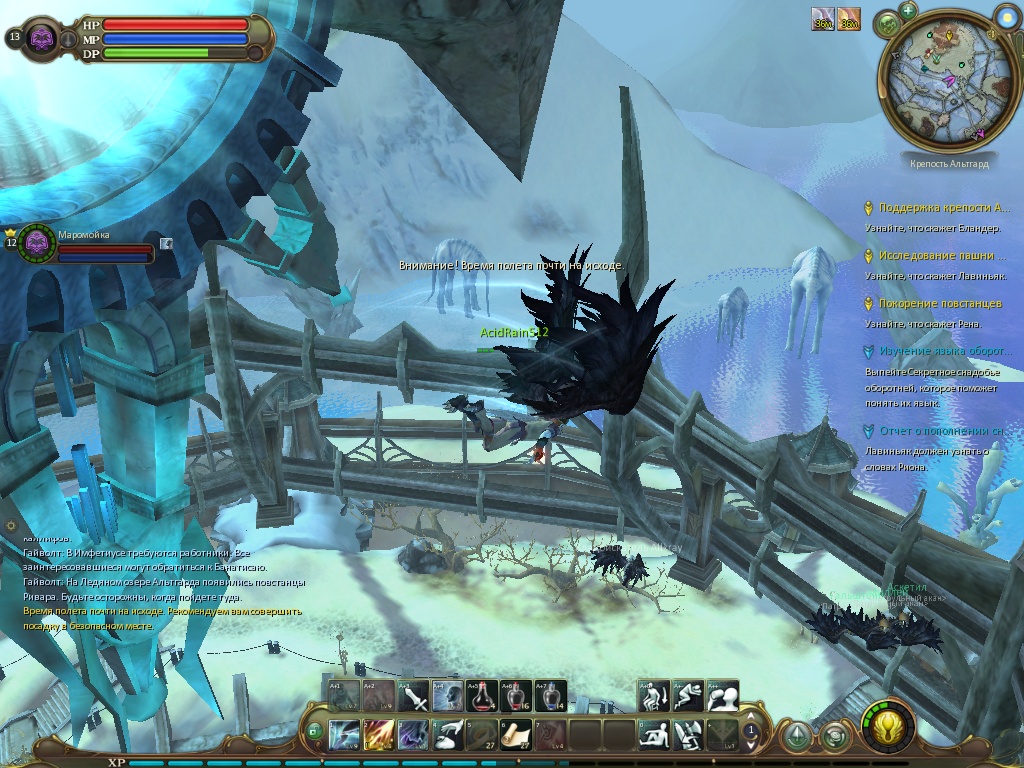Click the sun icon beside the minimap
The width and height of the screenshot is (1024, 768).
click(x=1005, y=15)
